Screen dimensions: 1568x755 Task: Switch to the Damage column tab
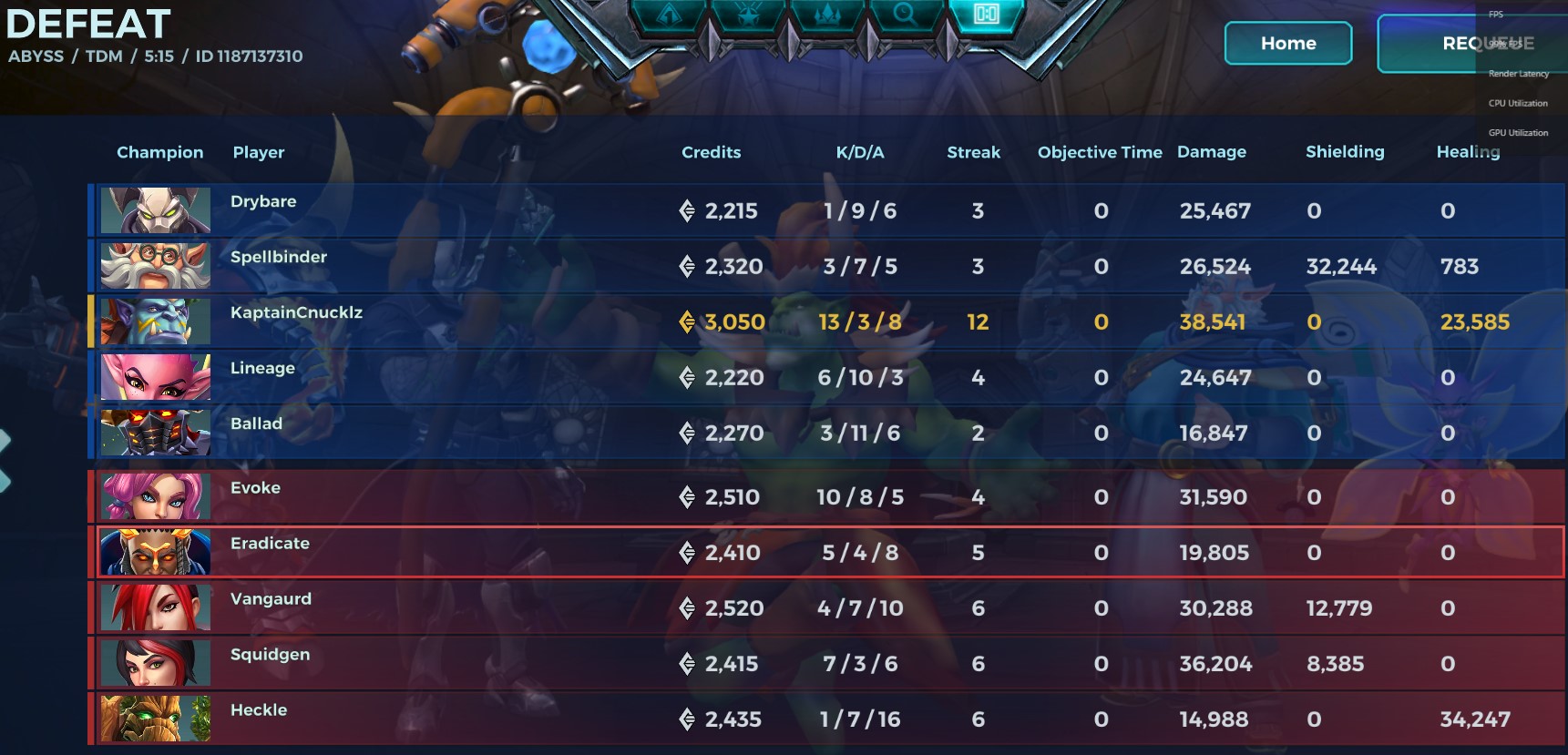(1212, 152)
